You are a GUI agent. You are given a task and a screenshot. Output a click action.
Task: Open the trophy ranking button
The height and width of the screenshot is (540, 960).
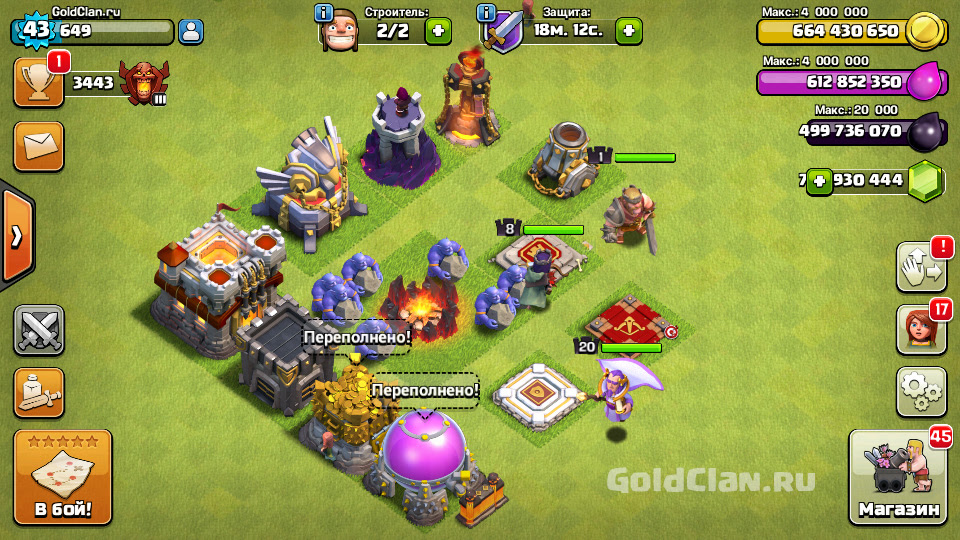pos(39,82)
